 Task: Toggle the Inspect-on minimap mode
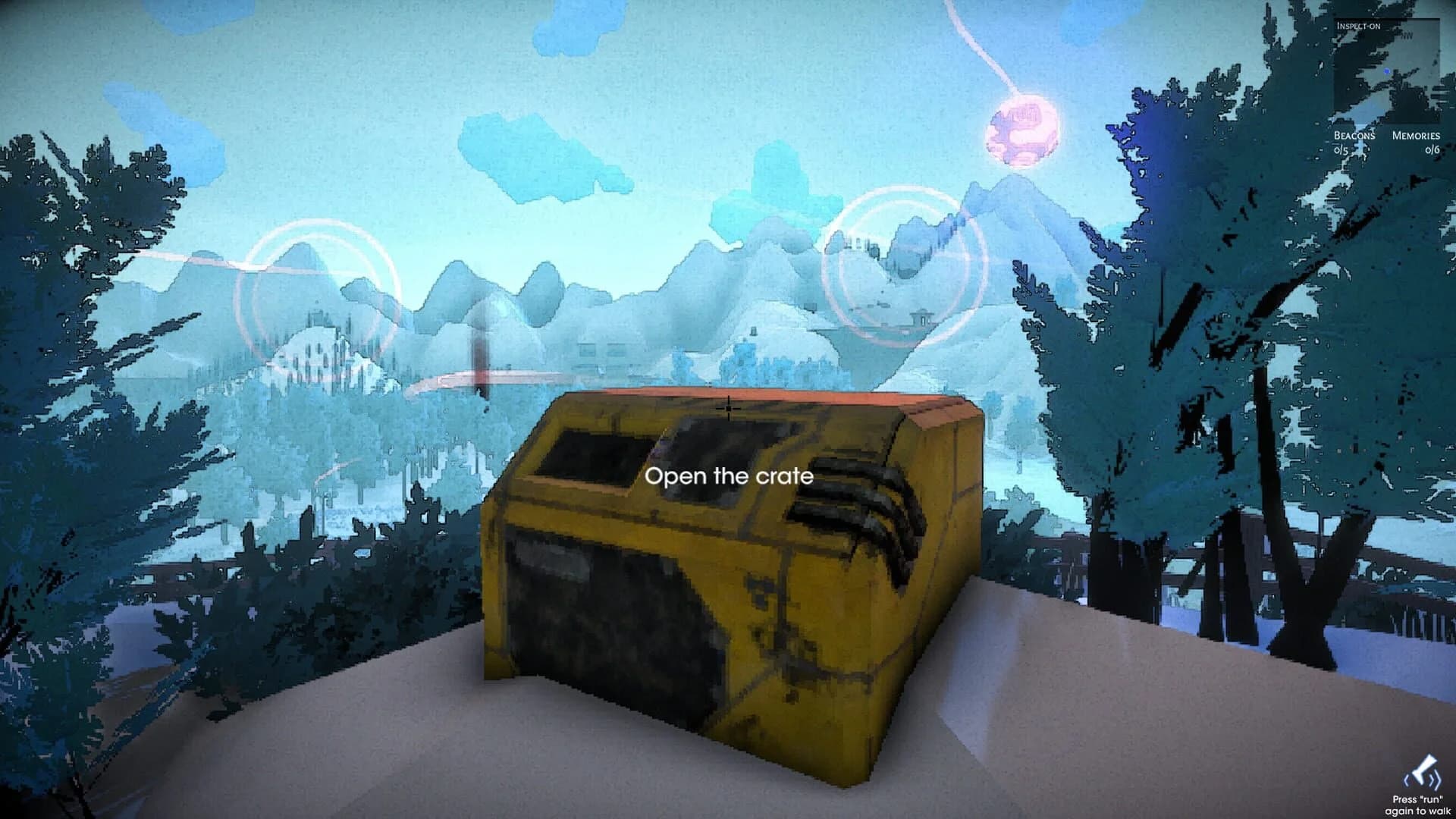(x=1359, y=25)
